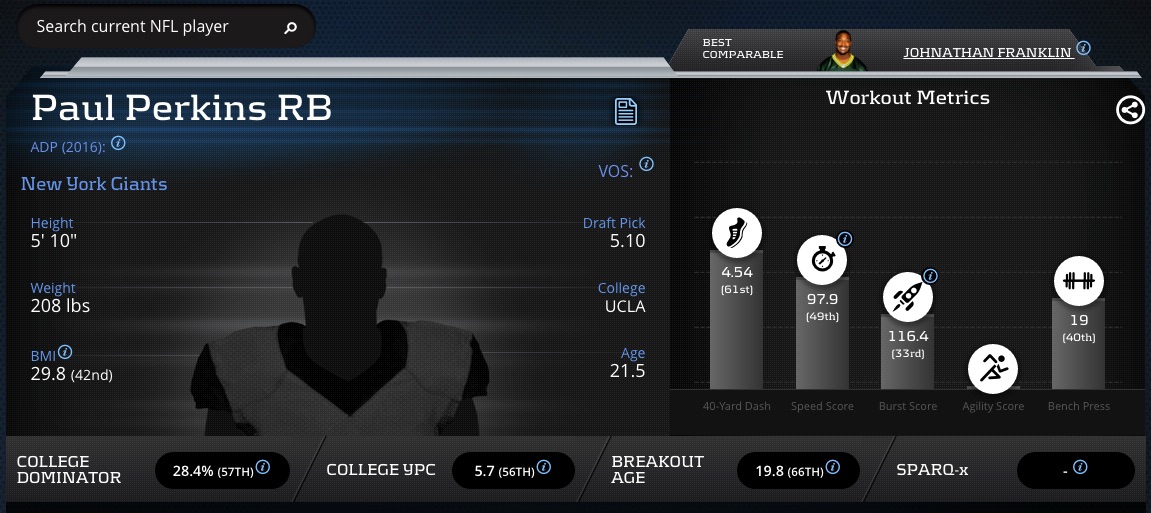Click the SPARQ-x info icon

point(1080,468)
